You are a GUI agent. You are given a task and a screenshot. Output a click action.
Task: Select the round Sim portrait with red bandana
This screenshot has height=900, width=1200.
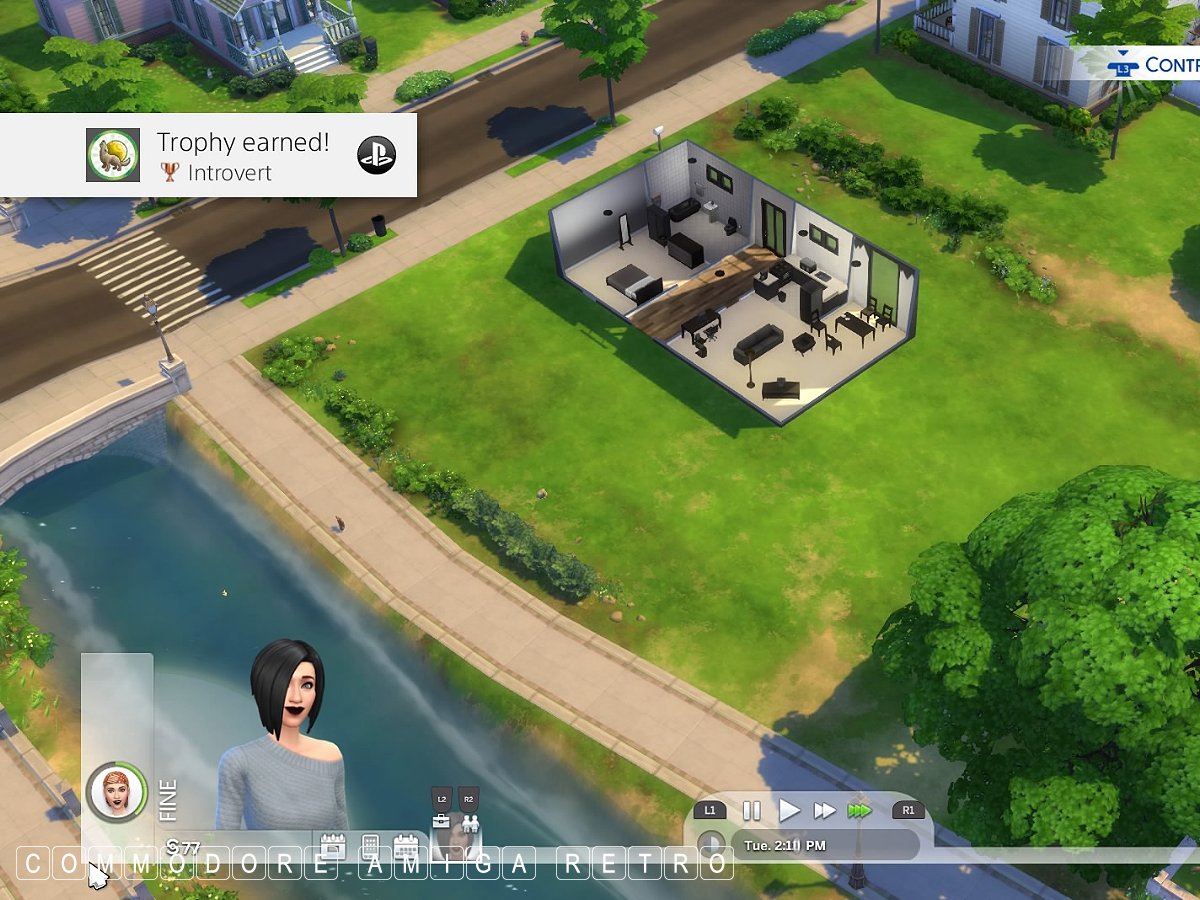(x=116, y=792)
